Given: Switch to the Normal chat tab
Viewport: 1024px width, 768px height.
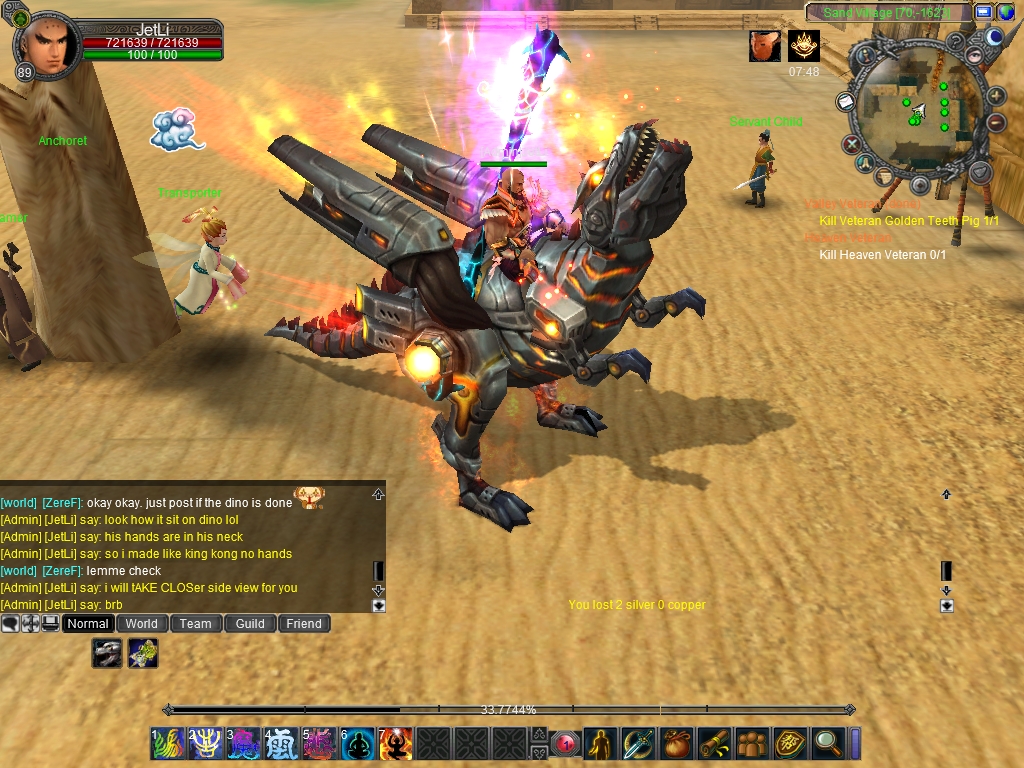Looking at the screenshot, I should point(88,623).
